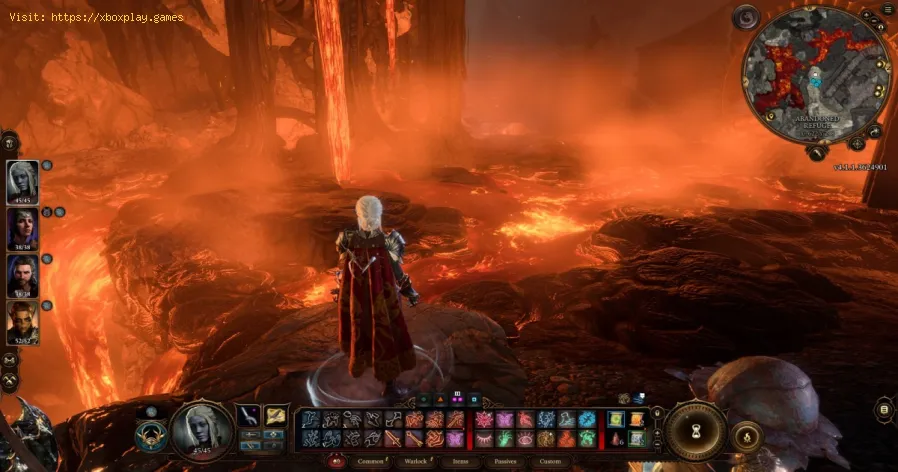Select the purple-hooded companion portrait
The height and width of the screenshot is (472, 898).
point(22,228)
